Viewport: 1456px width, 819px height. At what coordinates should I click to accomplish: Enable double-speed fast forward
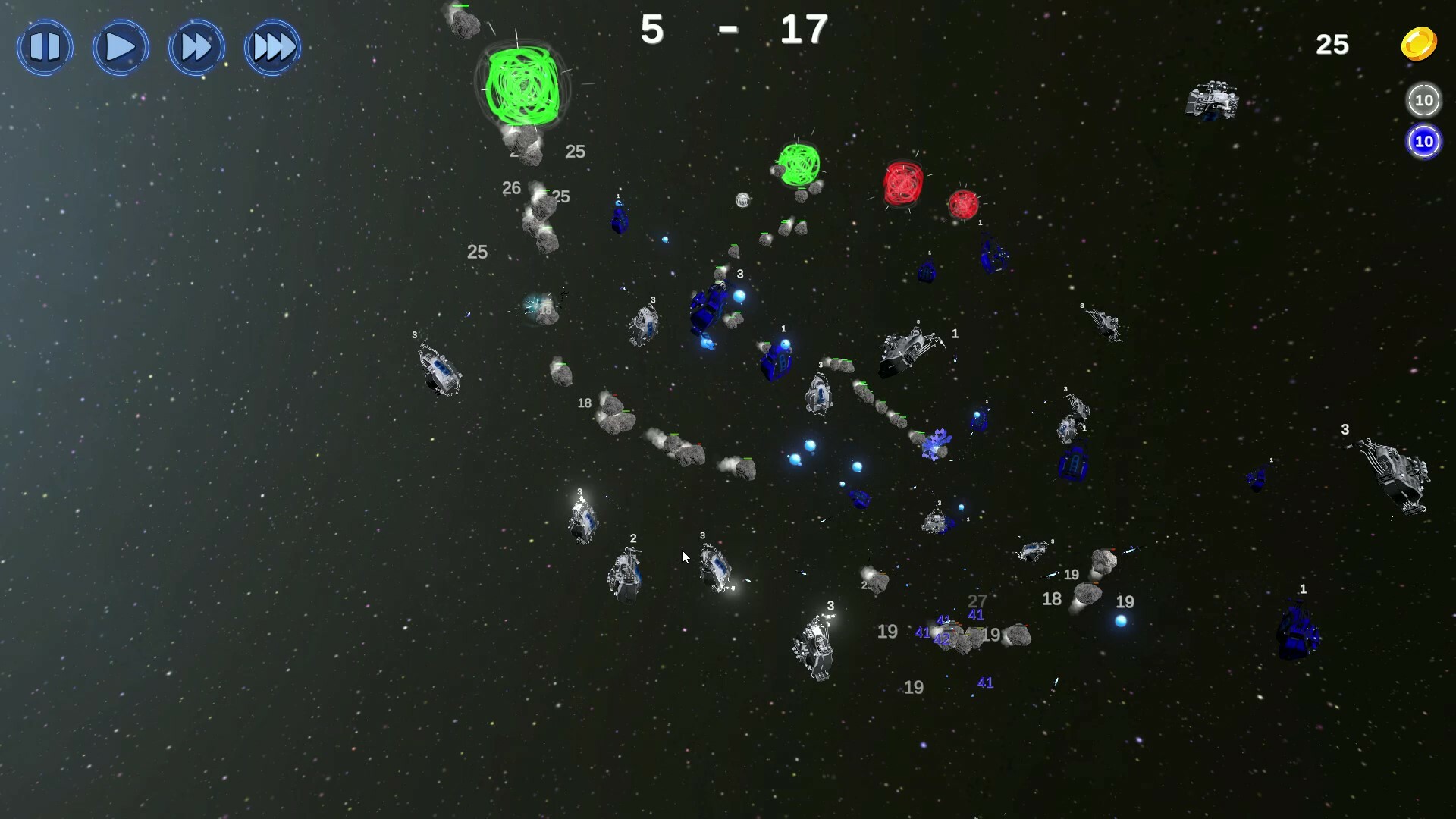tap(196, 47)
